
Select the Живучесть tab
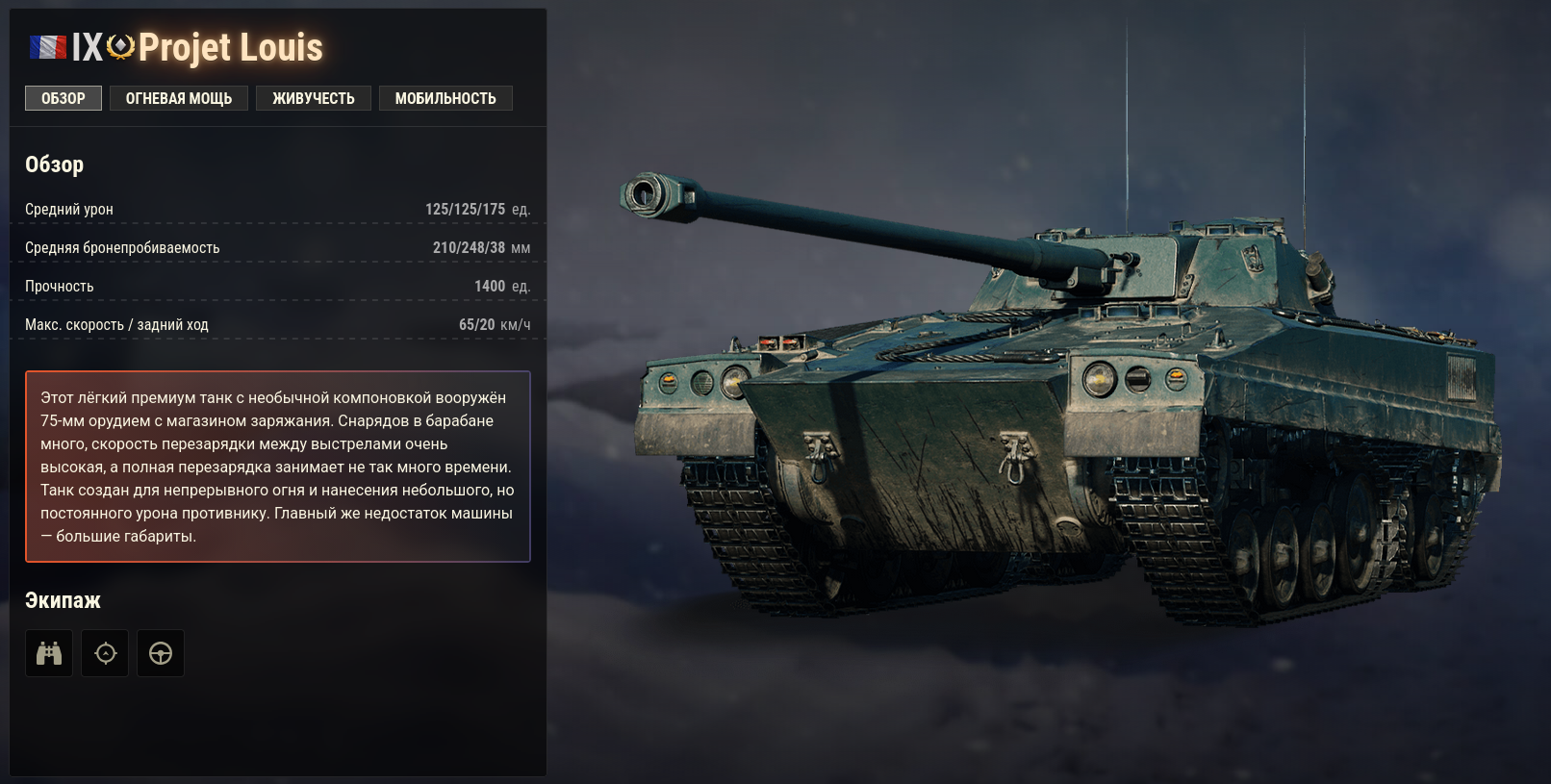coord(314,98)
